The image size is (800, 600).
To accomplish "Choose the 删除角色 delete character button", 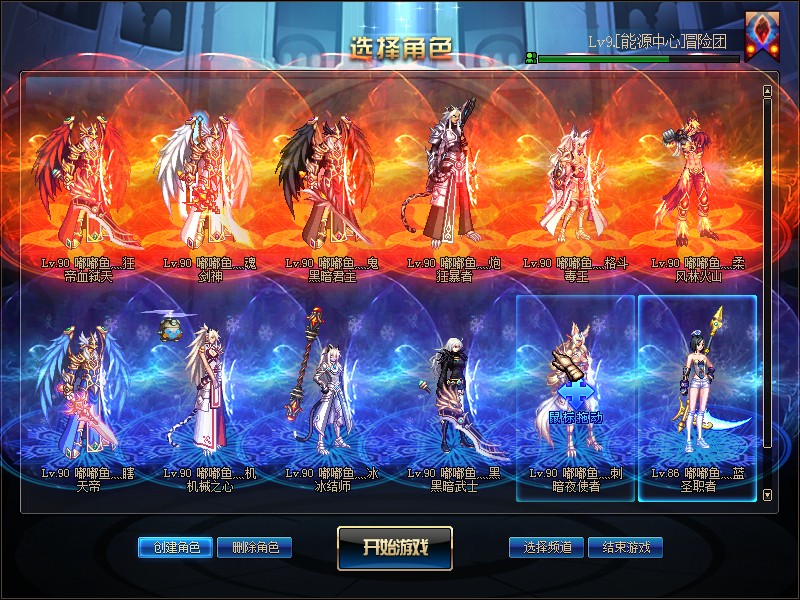I will (255, 547).
